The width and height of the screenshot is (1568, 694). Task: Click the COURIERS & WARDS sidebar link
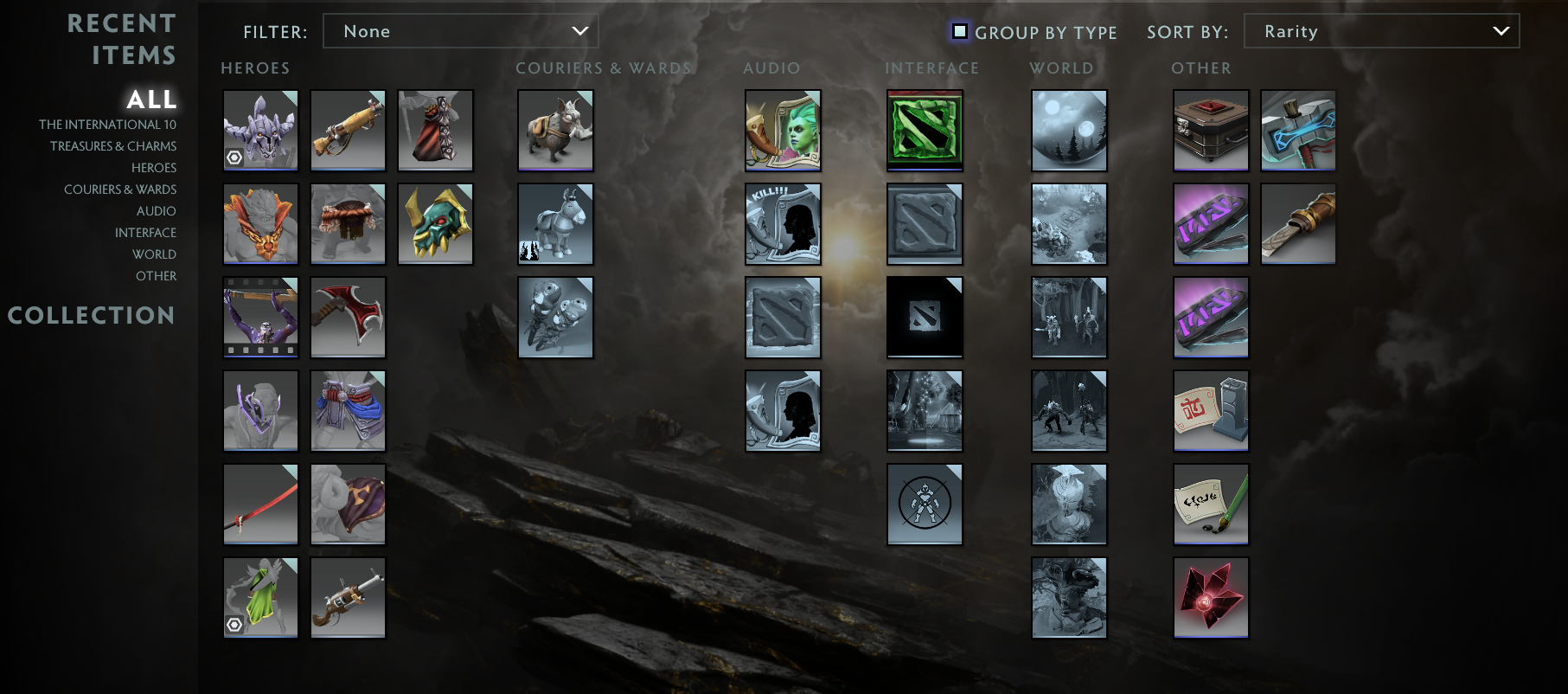[x=120, y=189]
